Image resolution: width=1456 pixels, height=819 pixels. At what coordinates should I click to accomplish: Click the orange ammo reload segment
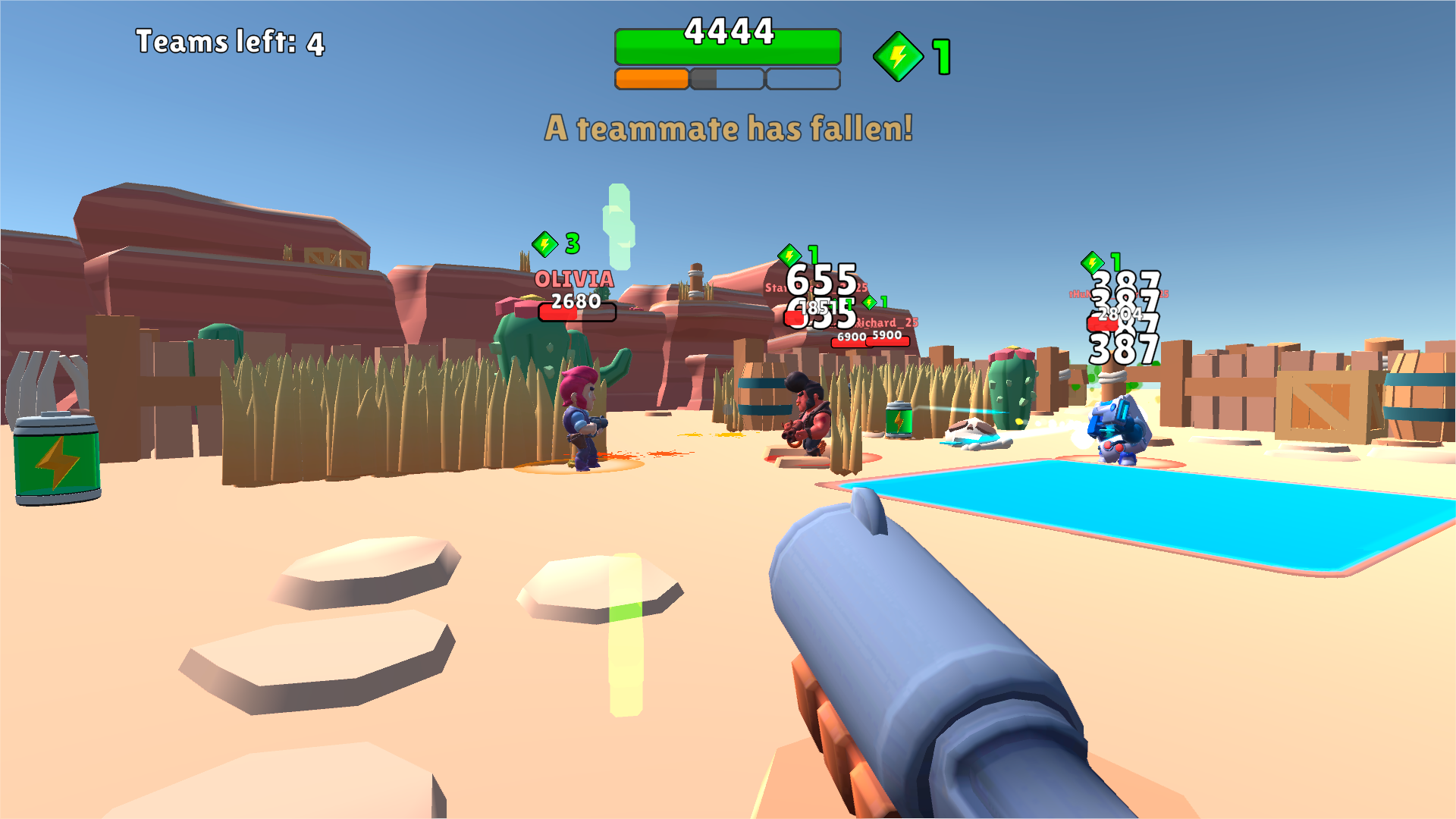(x=651, y=77)
